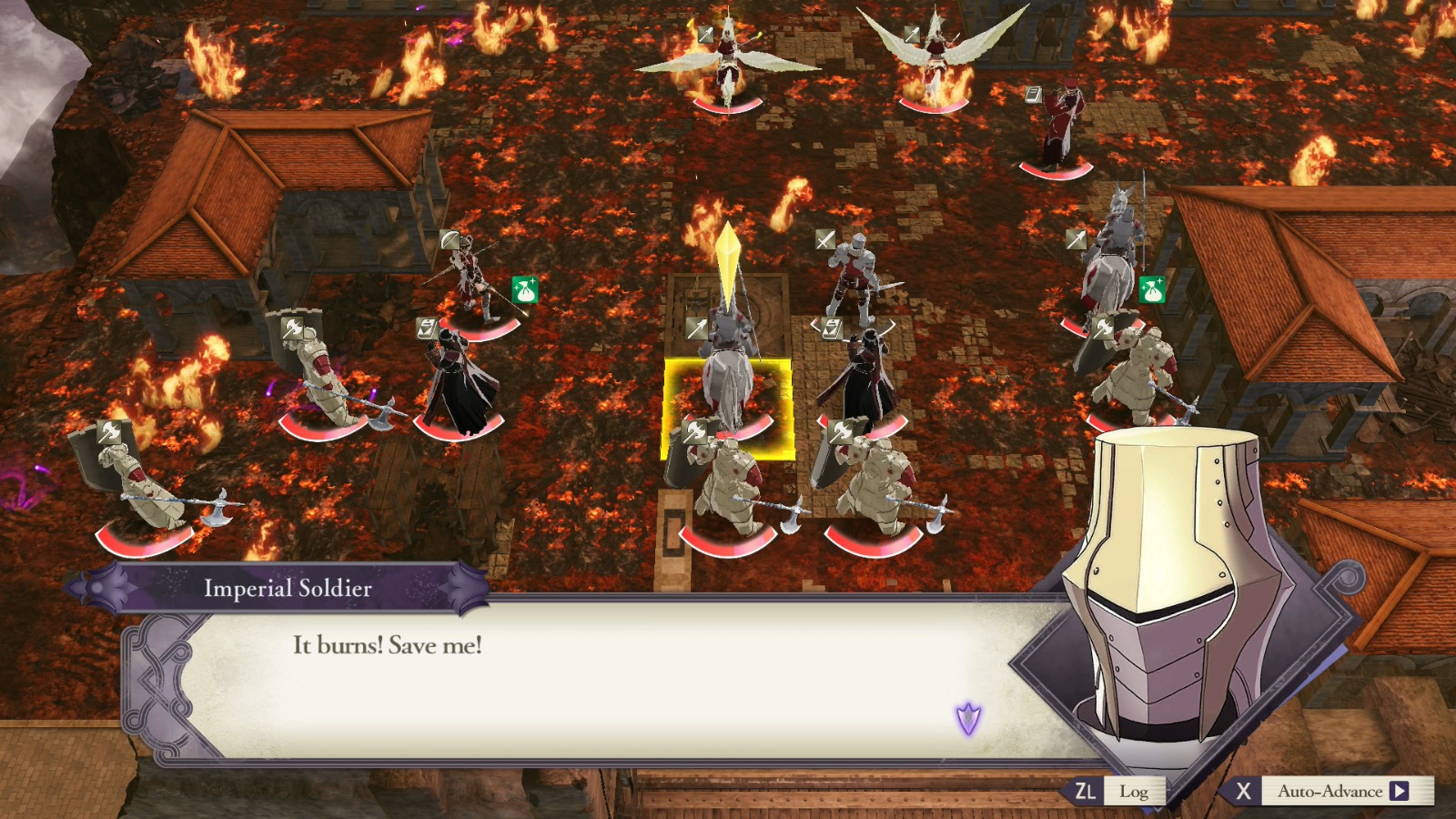Click the purple shield advance indicator in the dialogue box
Viewport: 1456px width, 819px height.
968,720
